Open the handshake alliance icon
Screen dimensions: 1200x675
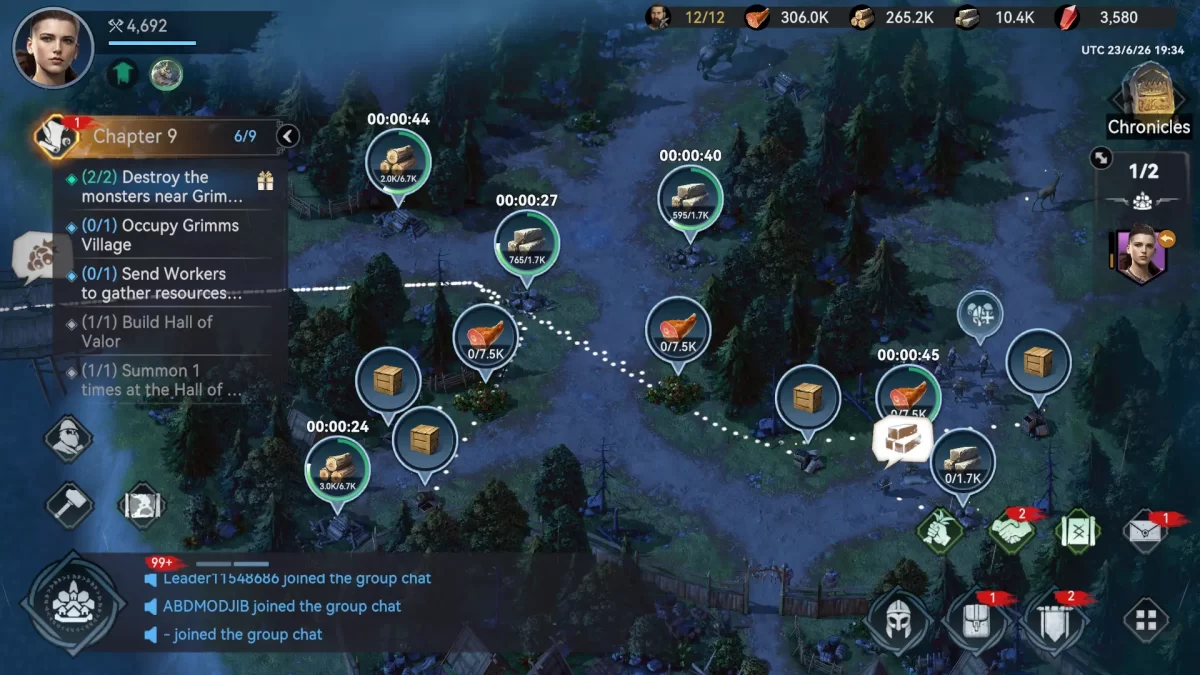click(x=1011, y=530)
